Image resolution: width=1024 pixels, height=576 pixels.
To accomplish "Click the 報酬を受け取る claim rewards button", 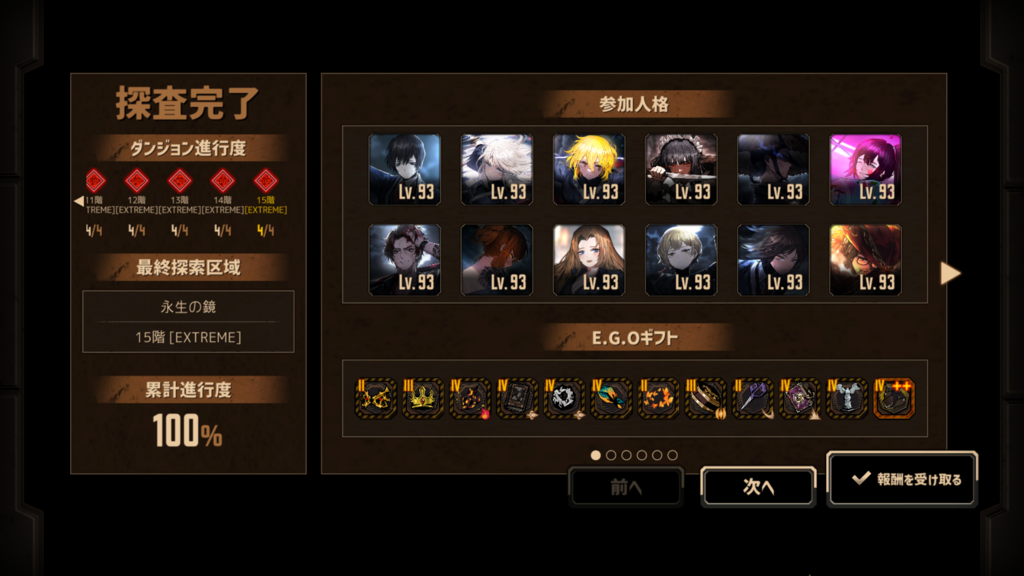I will click(x=903, y=479).
